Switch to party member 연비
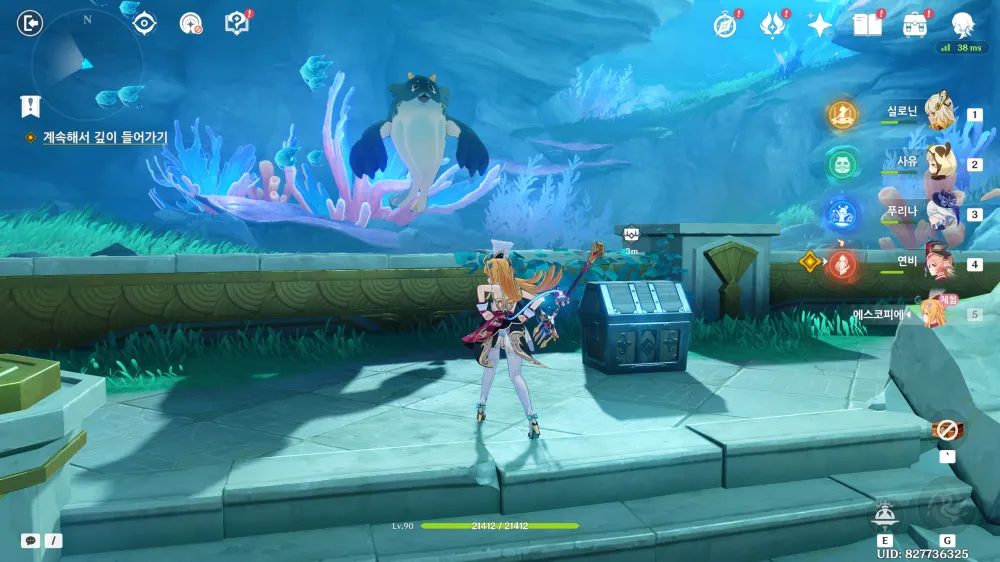 click(x=938, y=263)
